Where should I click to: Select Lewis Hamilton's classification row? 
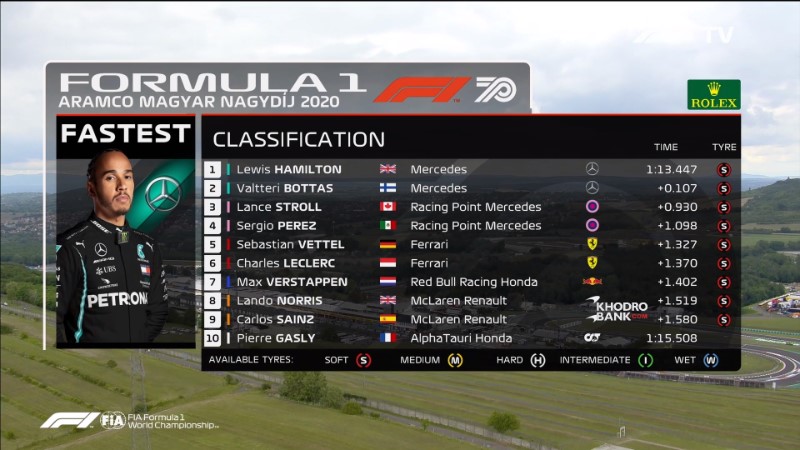point(289,169)
